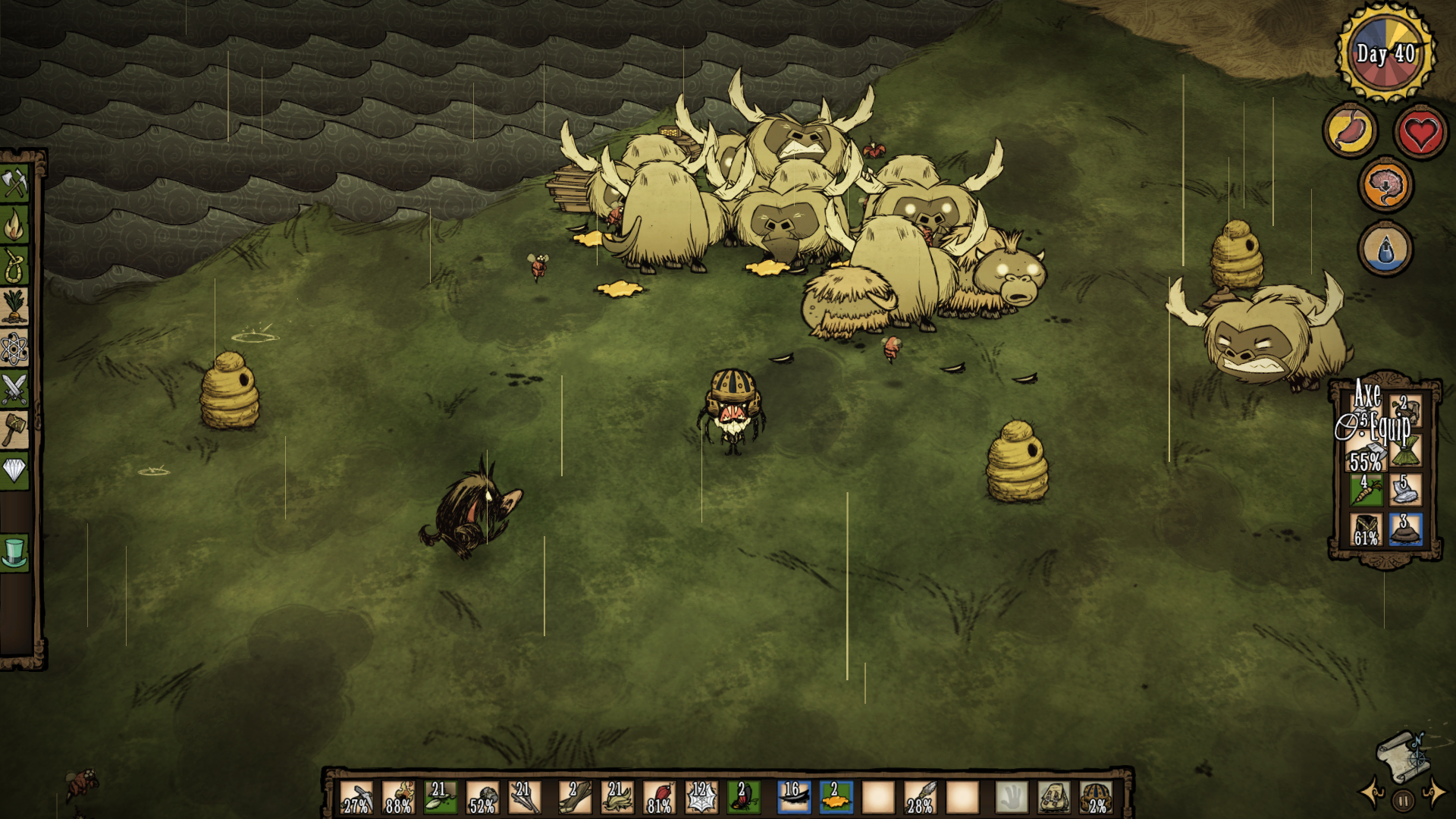Select the butterfly wings inventory slot

click(x=743, y=798)
